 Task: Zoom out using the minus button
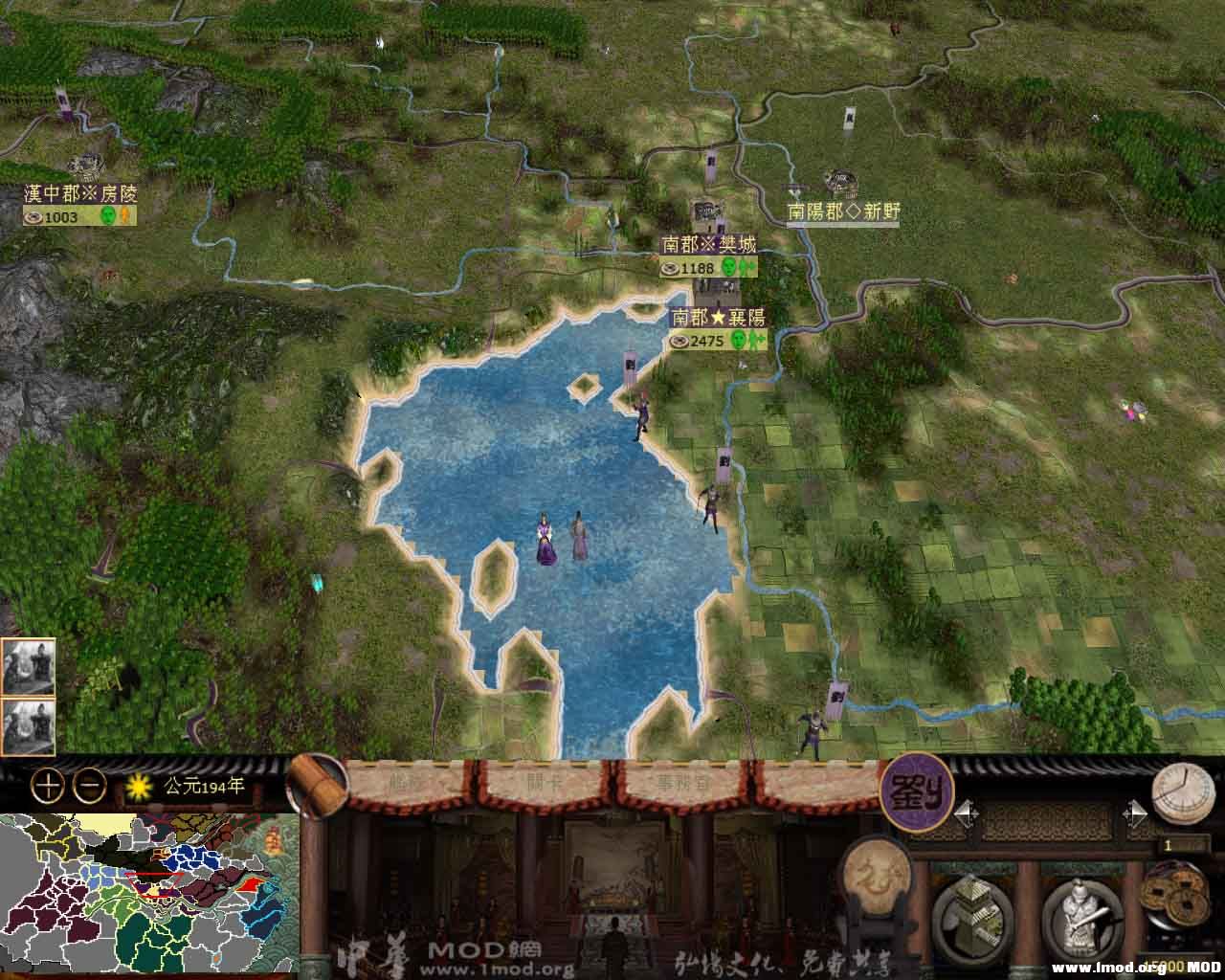[89, 786]
